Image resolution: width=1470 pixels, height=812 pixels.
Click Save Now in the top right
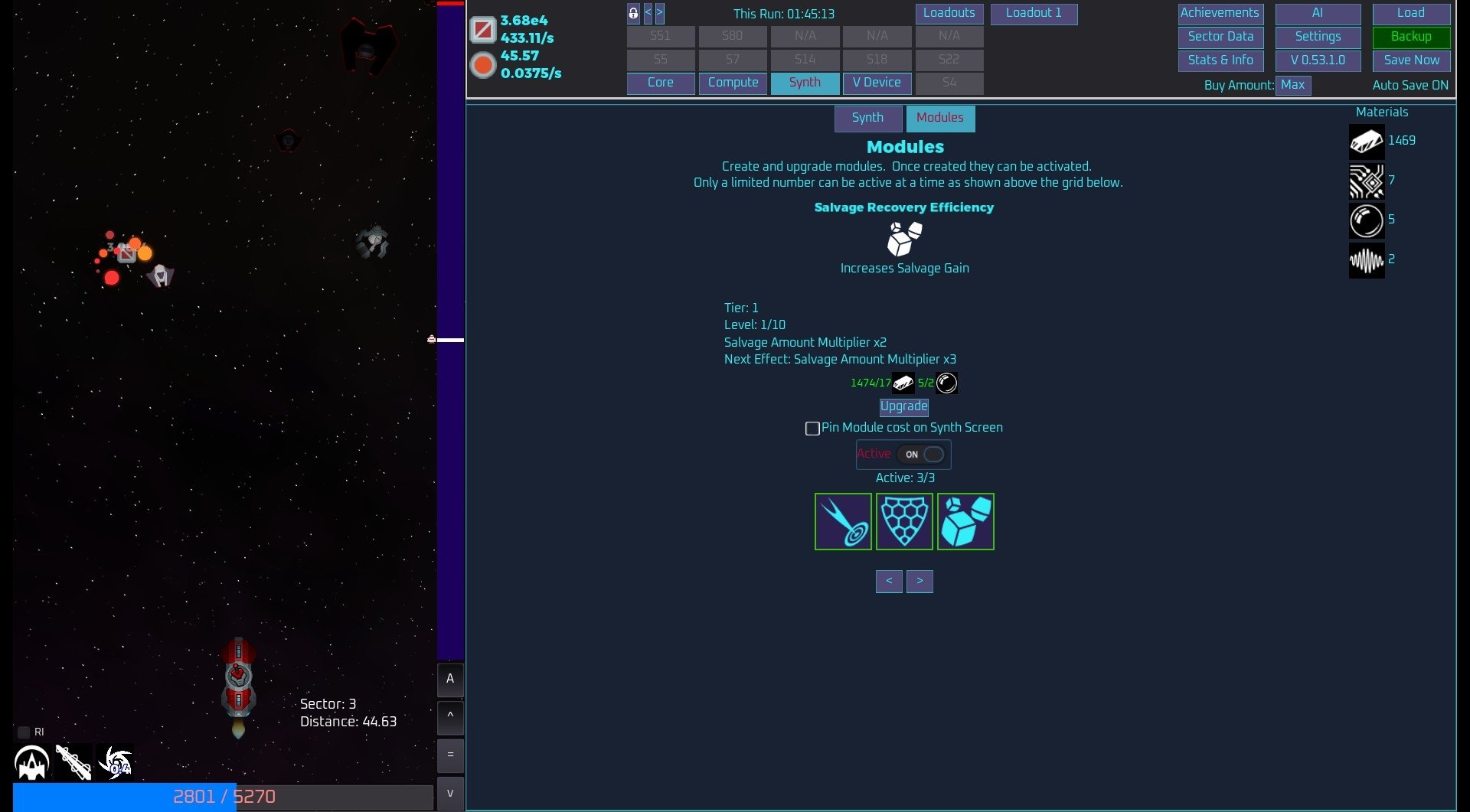[1410, 60]
